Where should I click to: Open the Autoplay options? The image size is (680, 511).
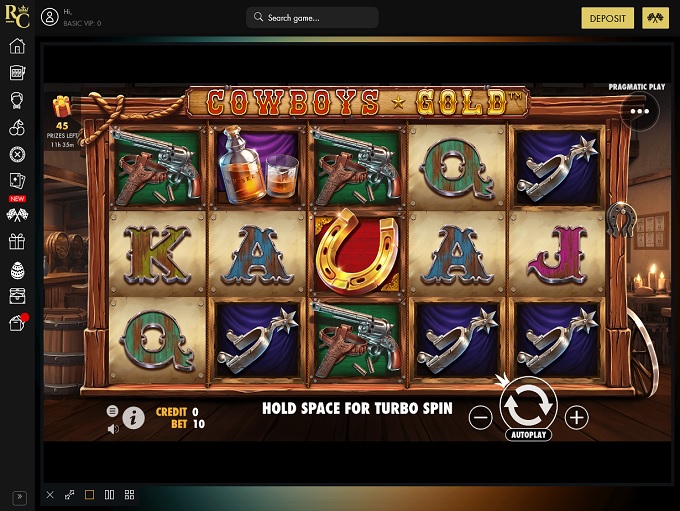[528, 436]
